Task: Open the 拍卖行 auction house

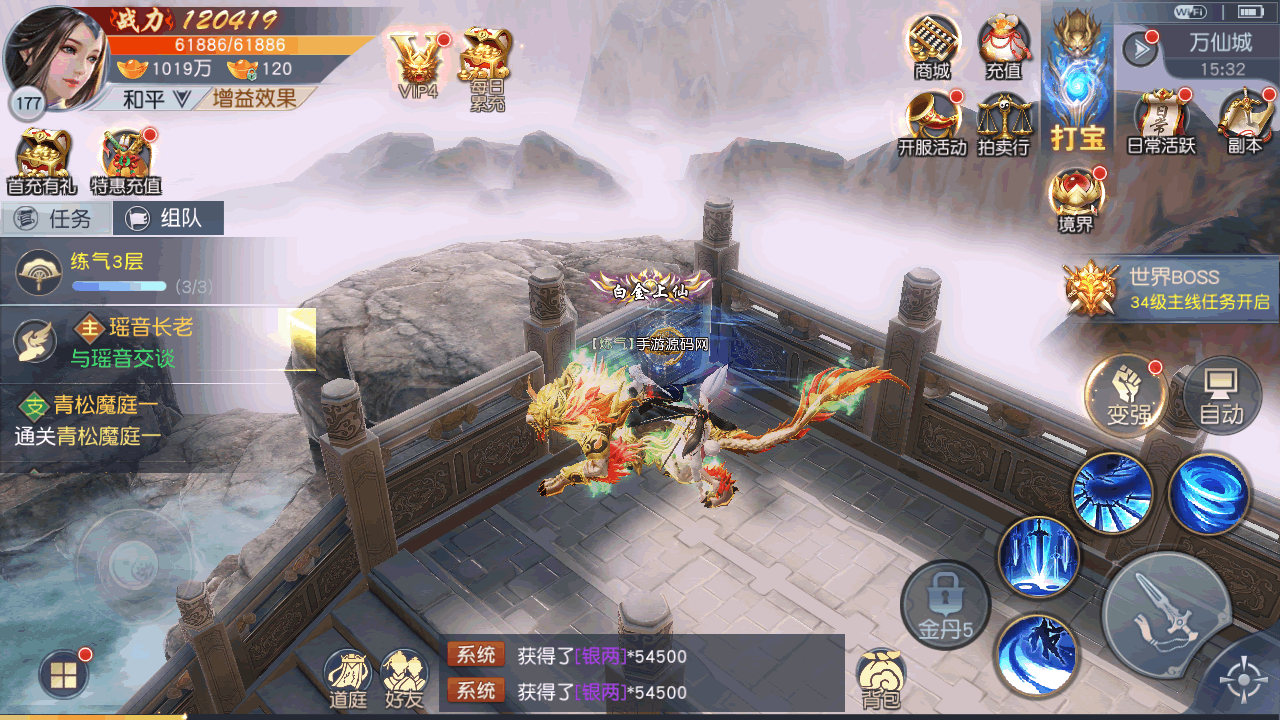Action: pos(1003,124)
